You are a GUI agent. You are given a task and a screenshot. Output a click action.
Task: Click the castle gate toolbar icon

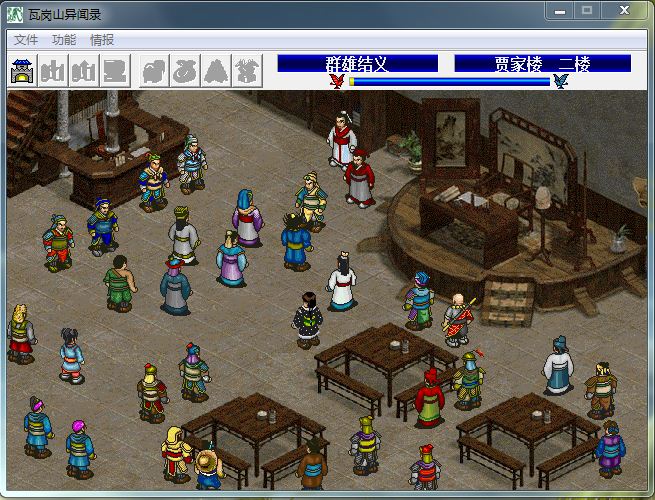22,70
